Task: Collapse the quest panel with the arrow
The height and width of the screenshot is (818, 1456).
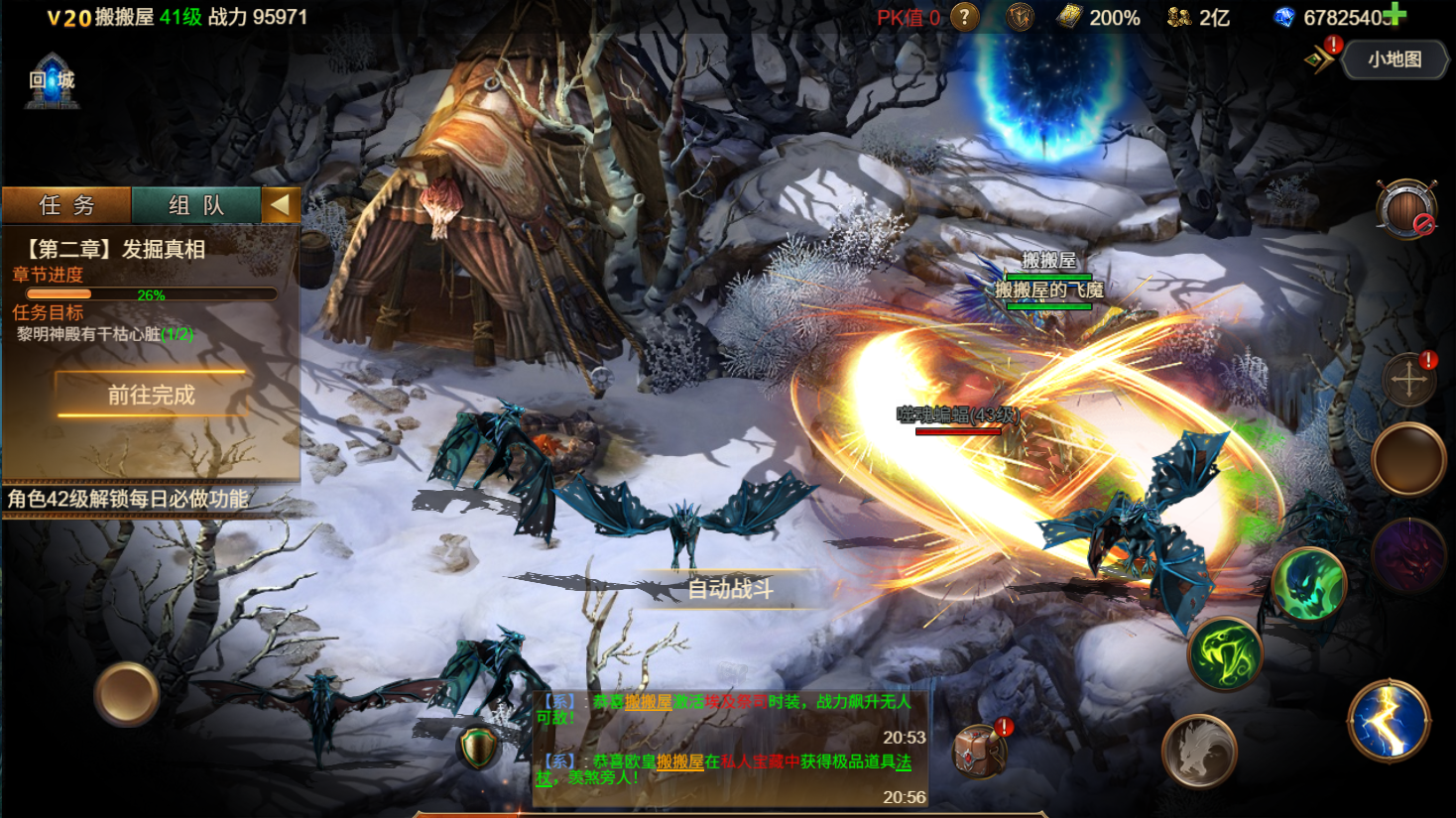Action: [x=281, y=205]
